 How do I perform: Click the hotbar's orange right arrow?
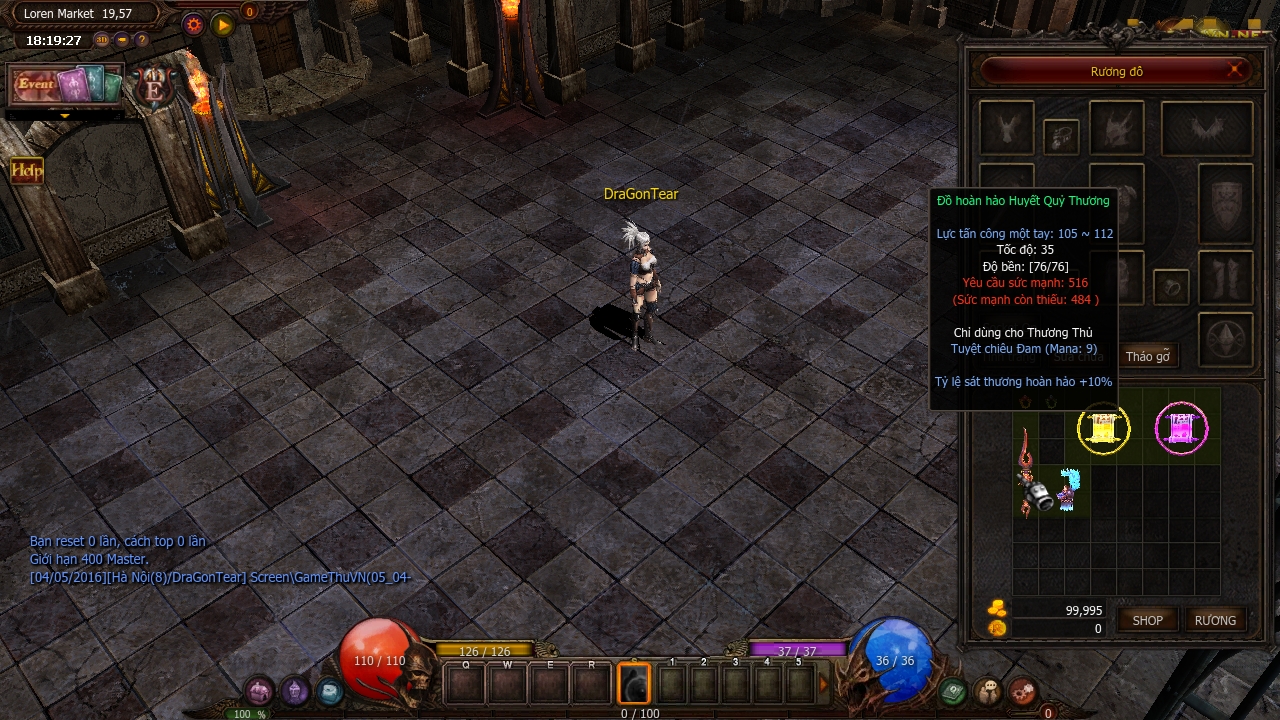click(x=825, y=684)
